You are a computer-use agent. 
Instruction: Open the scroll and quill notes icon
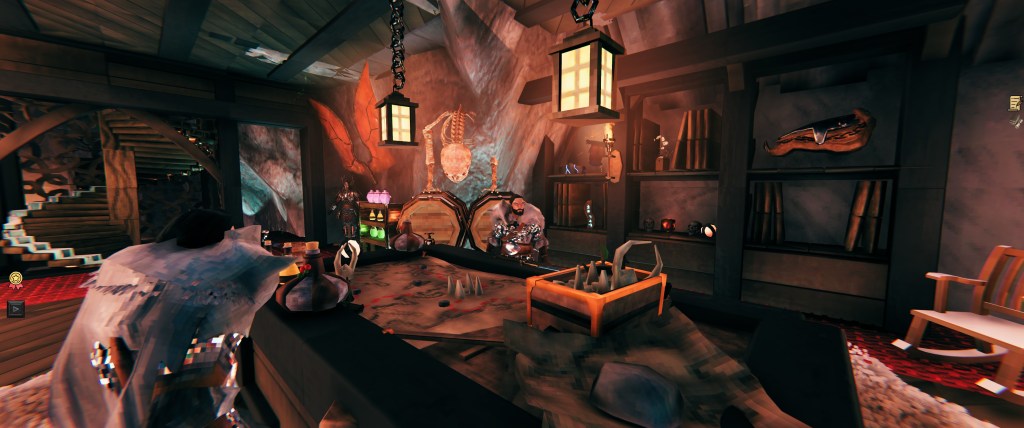tap(1016, 104)
